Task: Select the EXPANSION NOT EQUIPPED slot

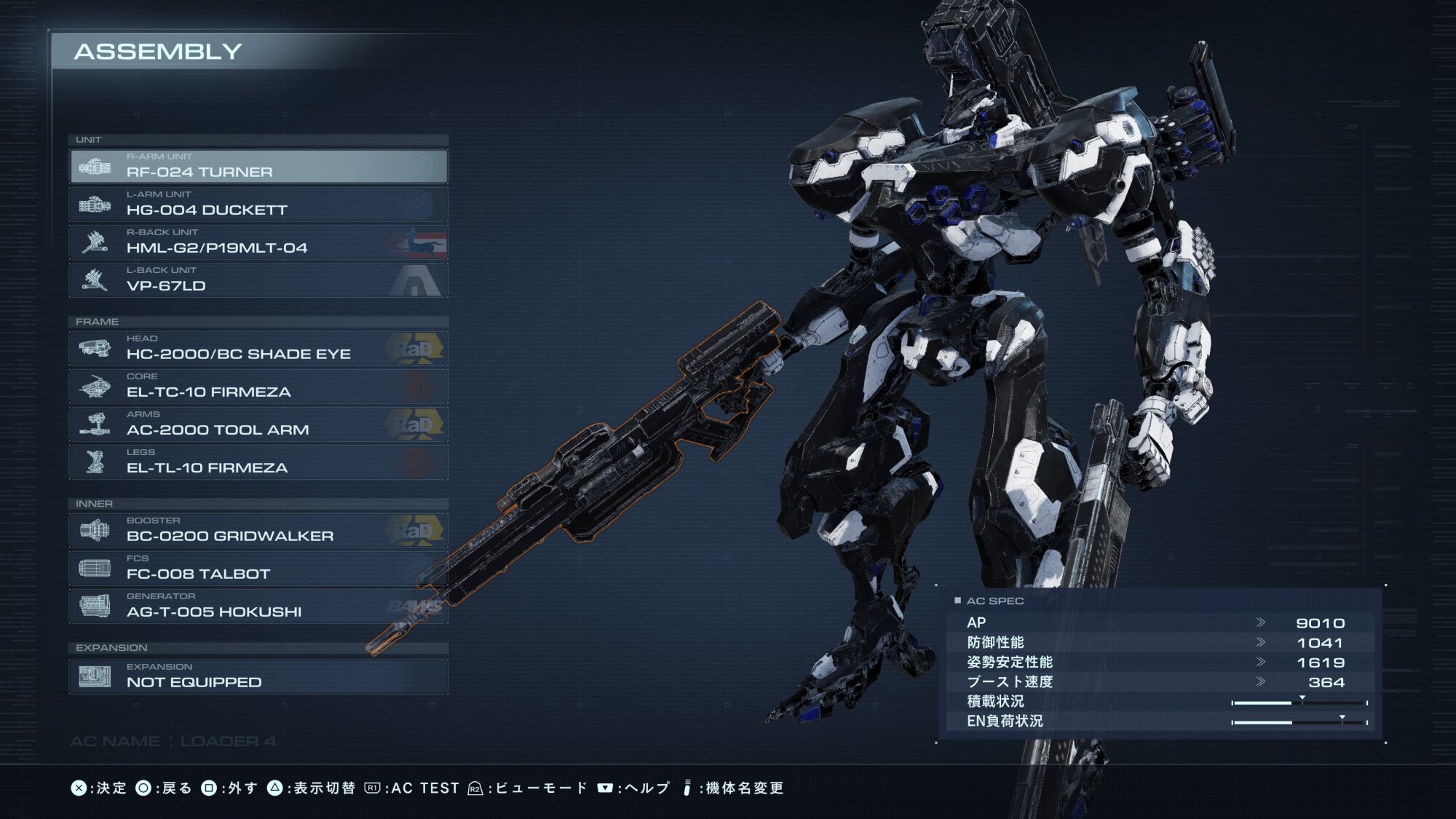Action: [258, 676]
